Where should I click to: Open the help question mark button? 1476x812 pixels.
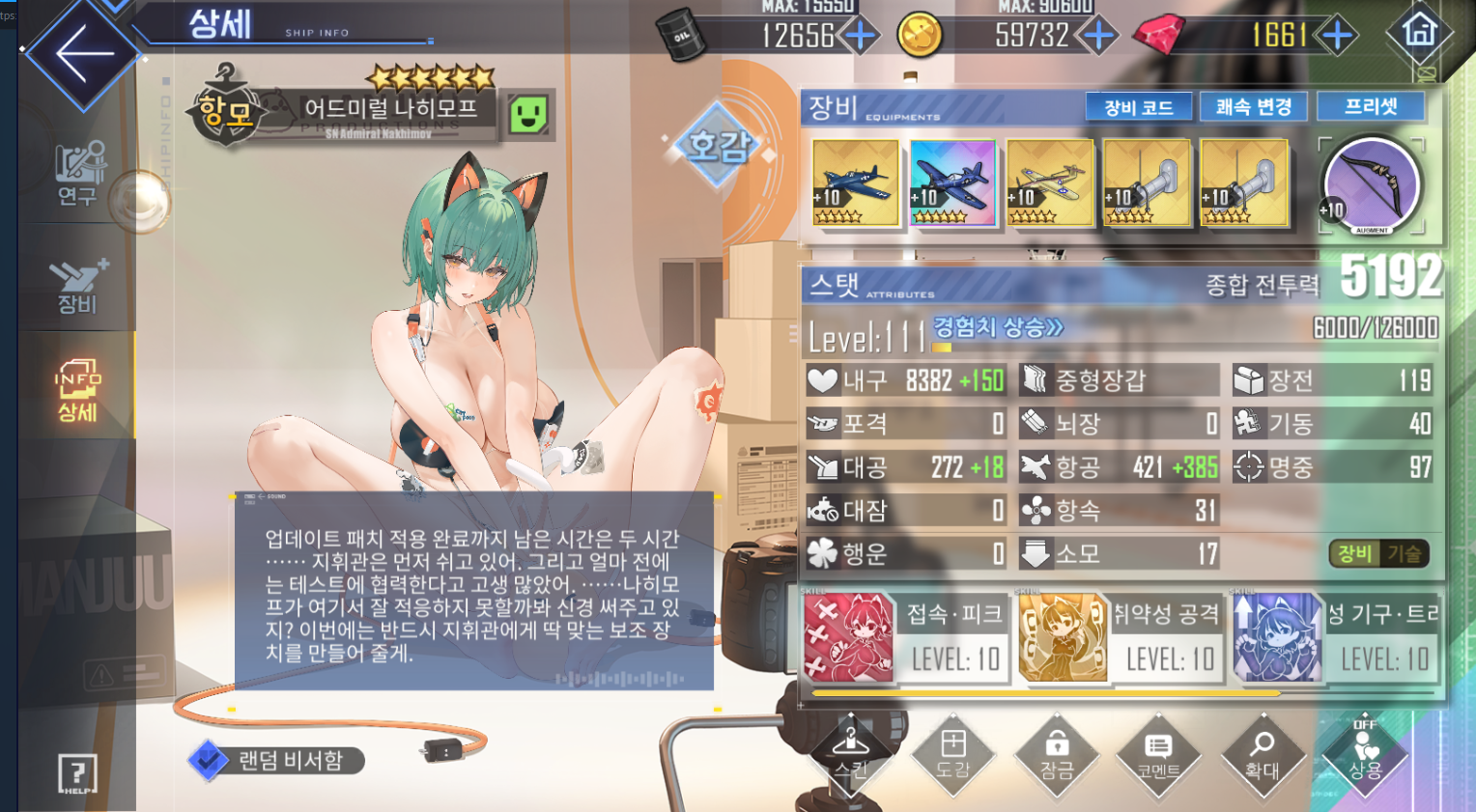[77, 773]
